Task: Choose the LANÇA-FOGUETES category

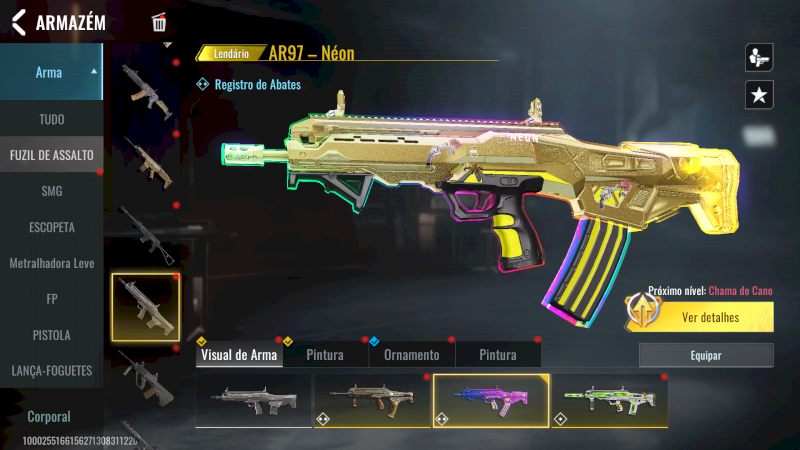Action: pos(51,371)
